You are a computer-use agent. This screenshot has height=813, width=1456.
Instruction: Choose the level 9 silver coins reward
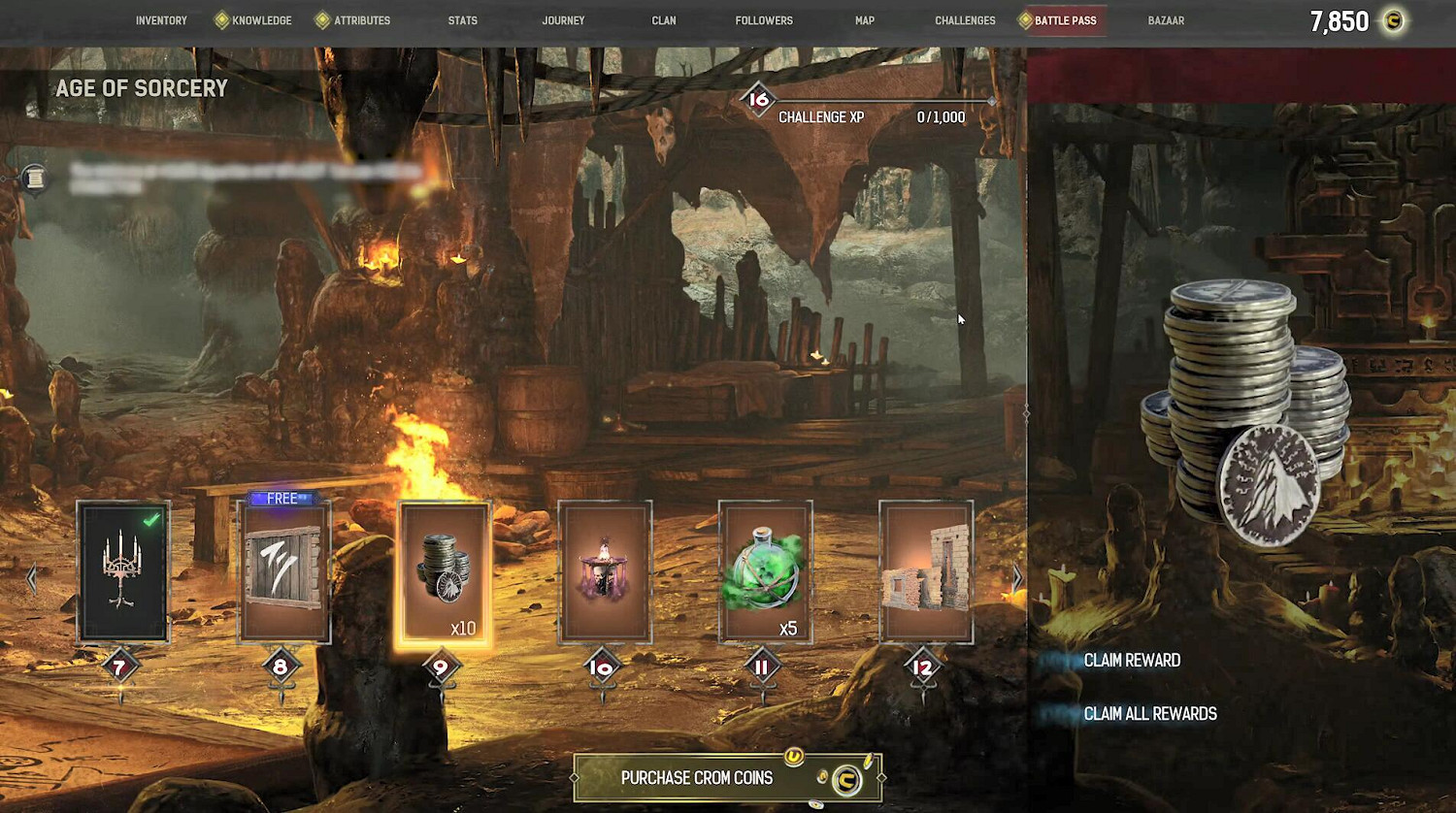[444, 571]
